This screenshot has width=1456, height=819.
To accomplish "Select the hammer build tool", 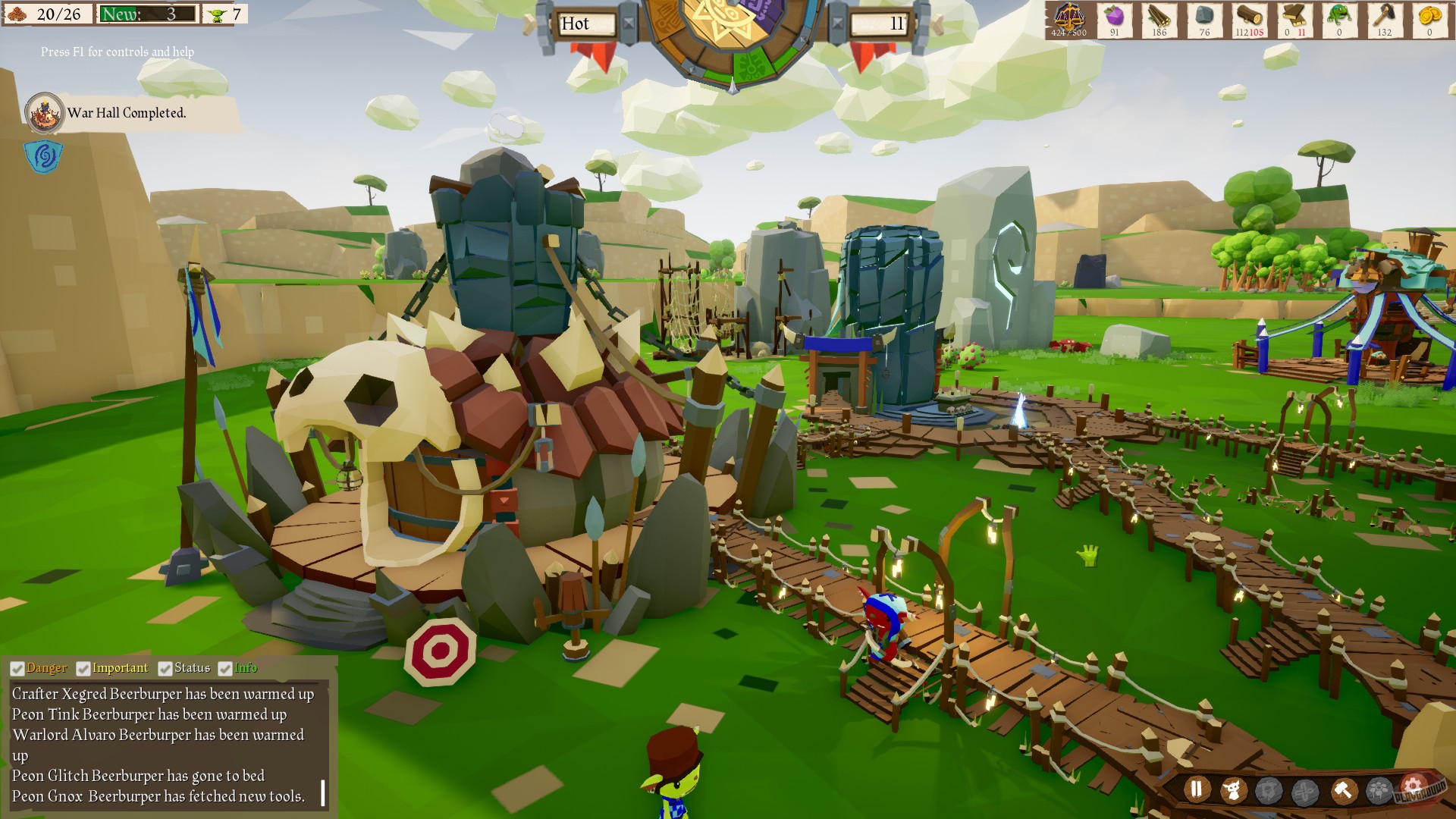I will click(1343, 790).
